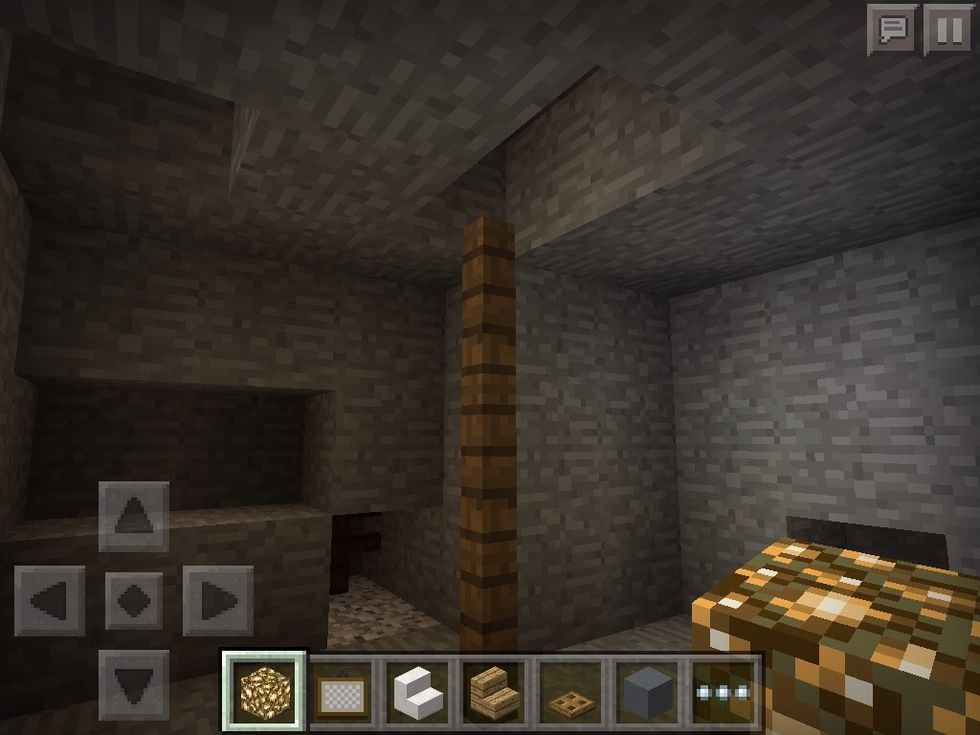Tap the backward movement arrow
980x735 pixels.
[x=134, y=683]
